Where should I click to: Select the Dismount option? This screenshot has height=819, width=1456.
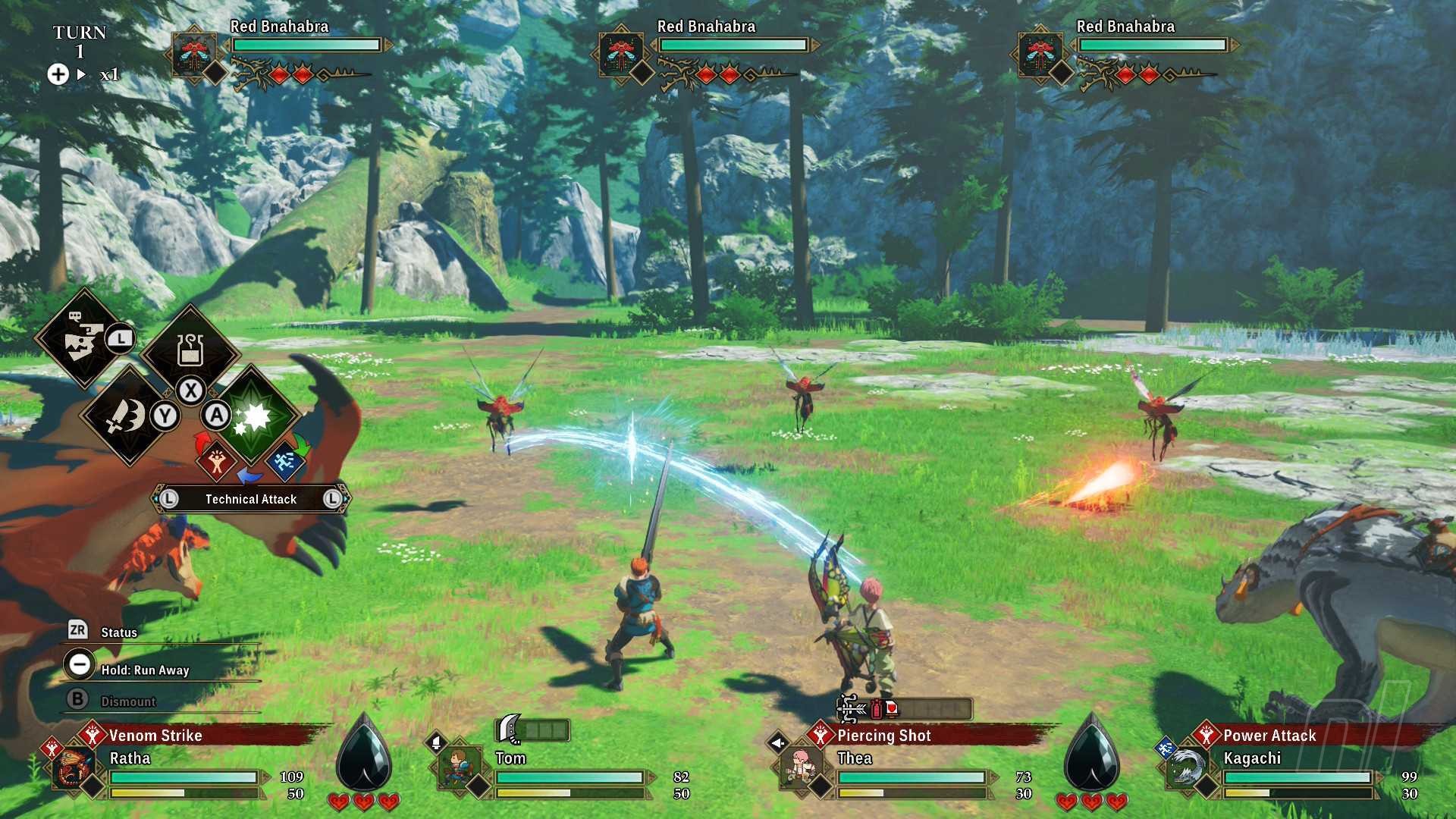pyautogui.click(x=128, y=701)
